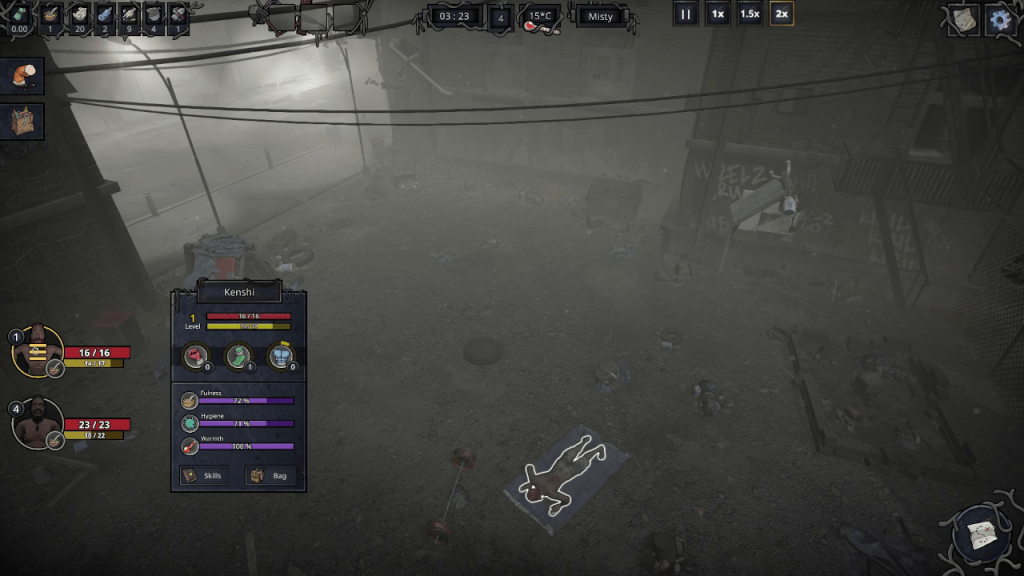This screenshot has height=576, width=1024.
Task: Open Kenshi's Bag
Action: click(x=271, y=475)
